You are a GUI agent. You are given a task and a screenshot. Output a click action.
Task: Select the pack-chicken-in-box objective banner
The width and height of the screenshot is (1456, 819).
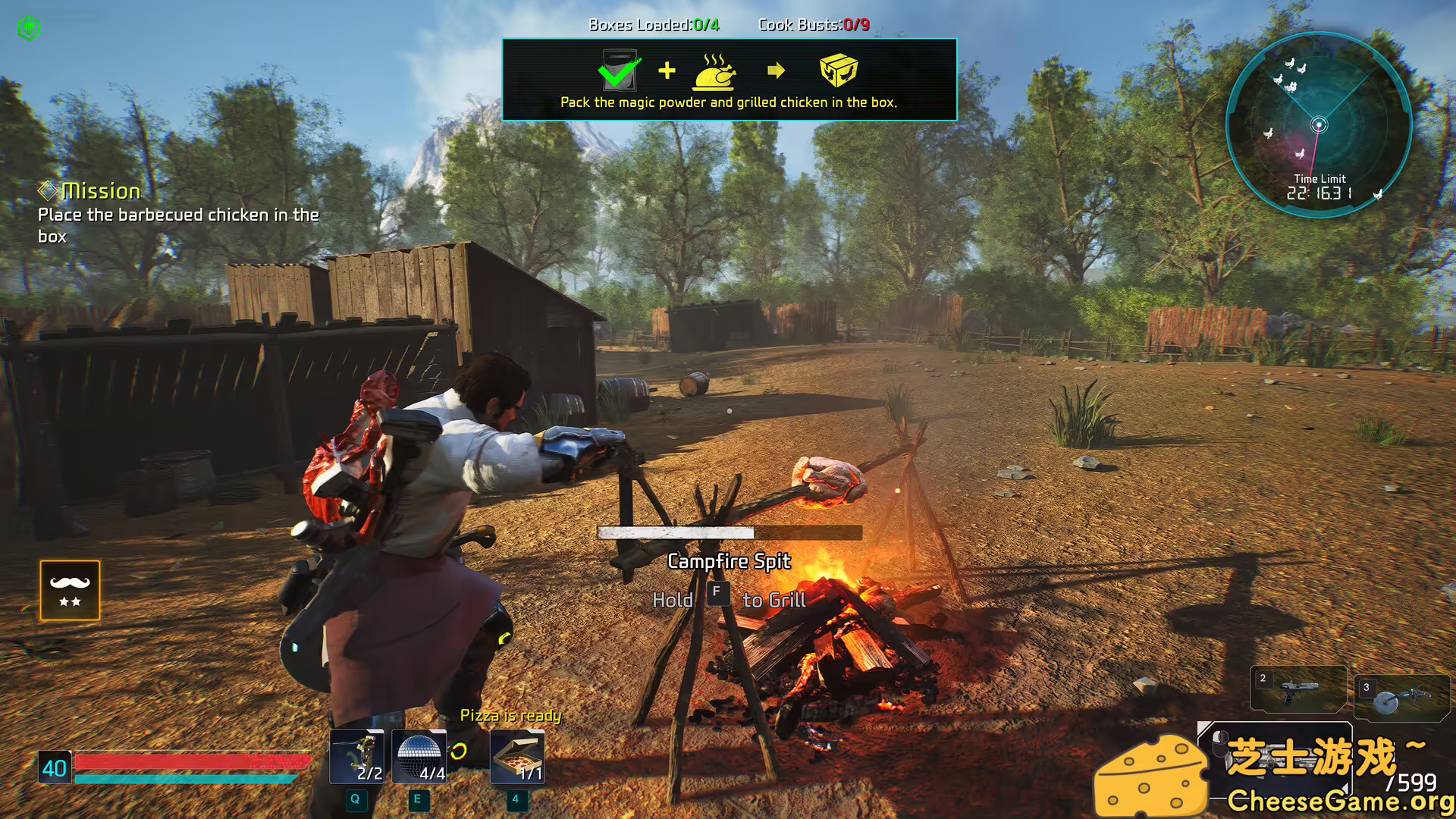729,80
